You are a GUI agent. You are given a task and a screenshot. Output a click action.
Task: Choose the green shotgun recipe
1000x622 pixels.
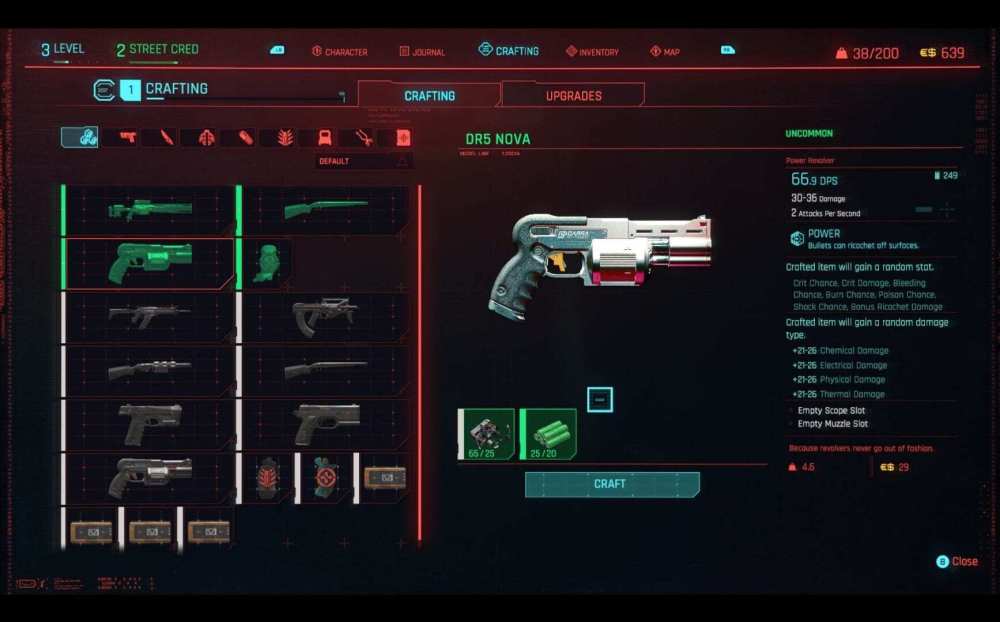click(x=326, y=210)
